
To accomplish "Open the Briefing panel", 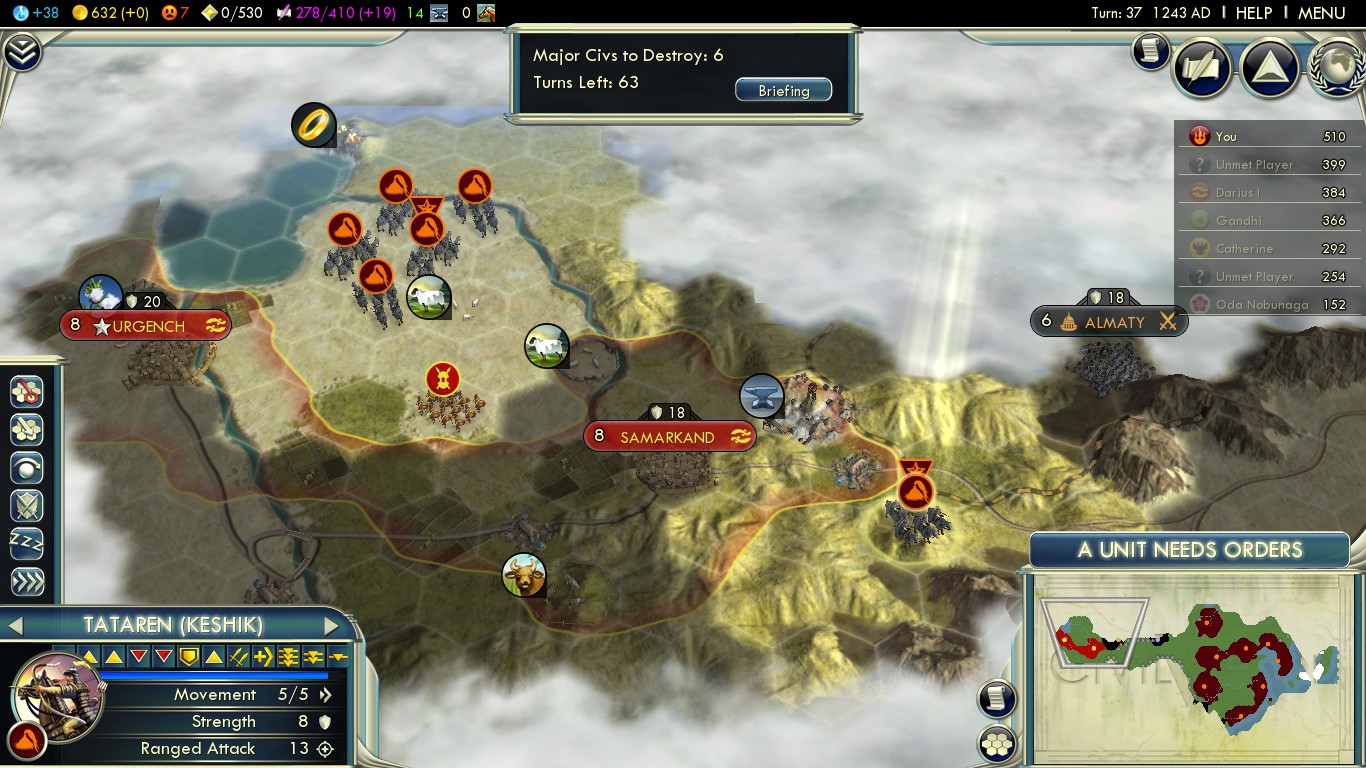I will (784, 90).
